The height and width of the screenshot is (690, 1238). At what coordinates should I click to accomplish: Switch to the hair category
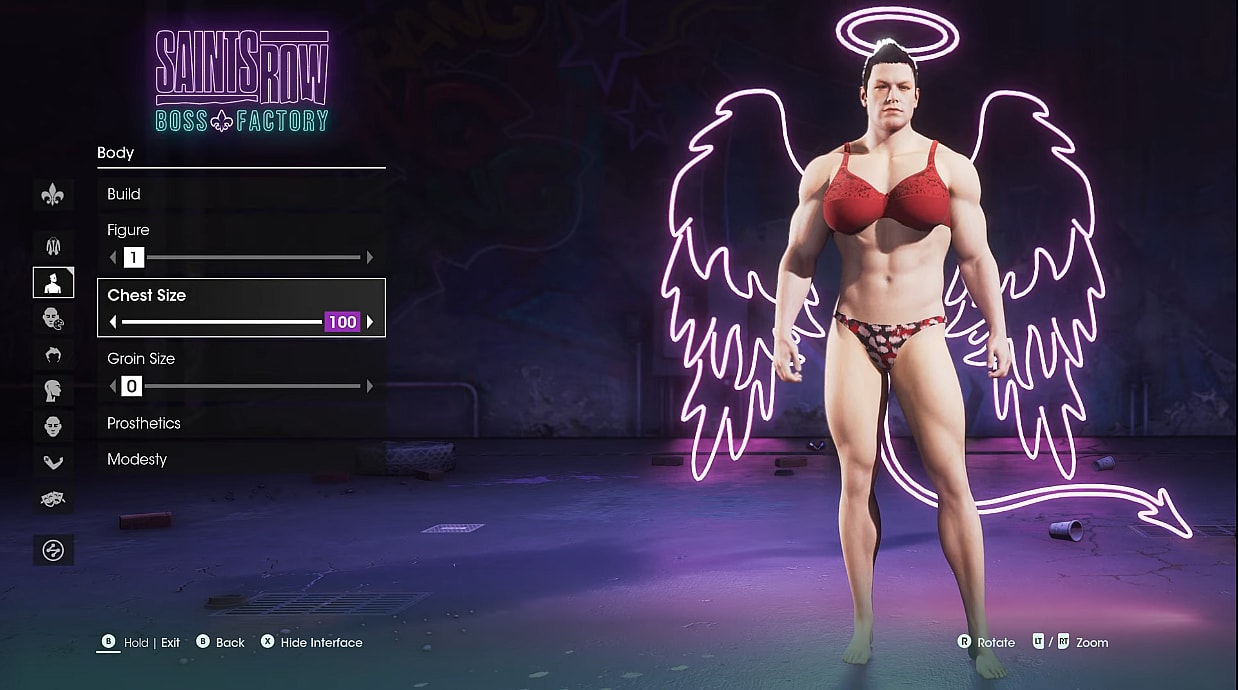[x=53, y=354]
